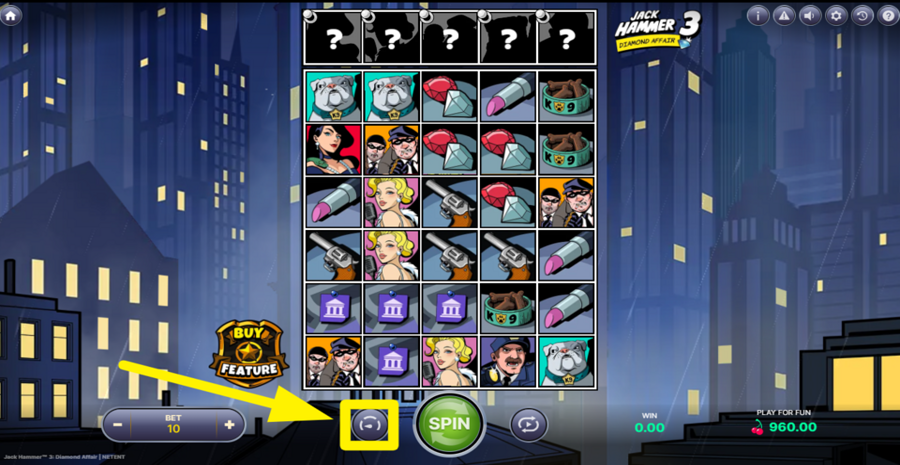This screenshot has height=465, width=900.
Task: Click the warning triangle icon
Action: (x=784, y=15)
